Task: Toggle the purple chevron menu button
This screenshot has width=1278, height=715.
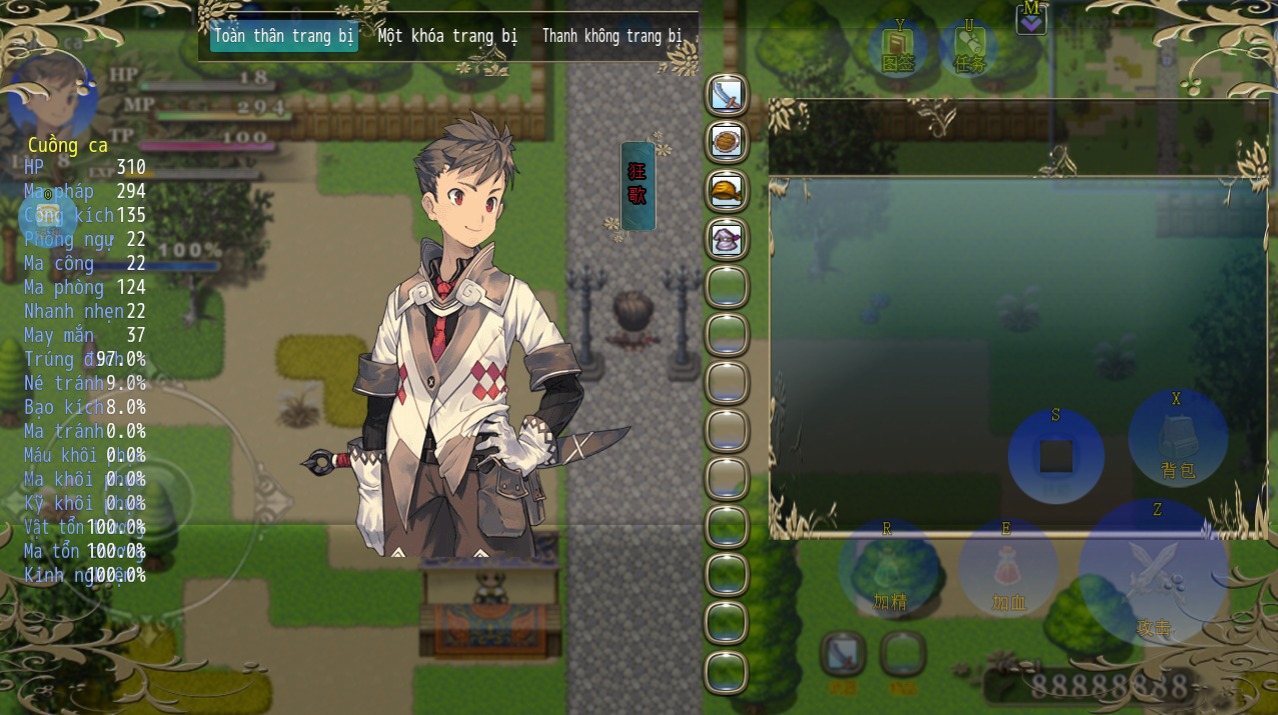Action: [1031, 19]
